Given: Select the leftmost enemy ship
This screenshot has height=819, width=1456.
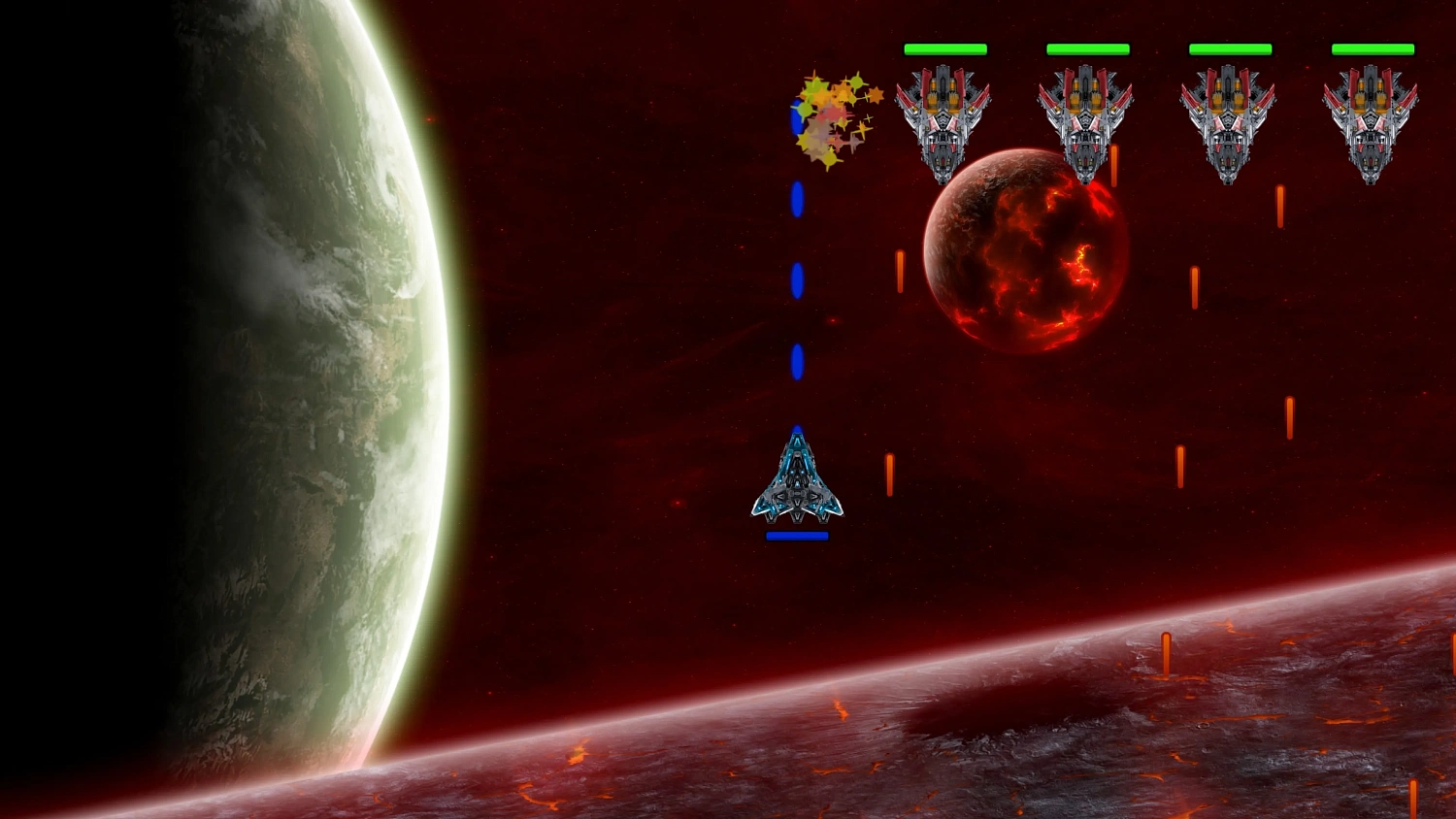Looking at the screenshot, I should [942, 121].
